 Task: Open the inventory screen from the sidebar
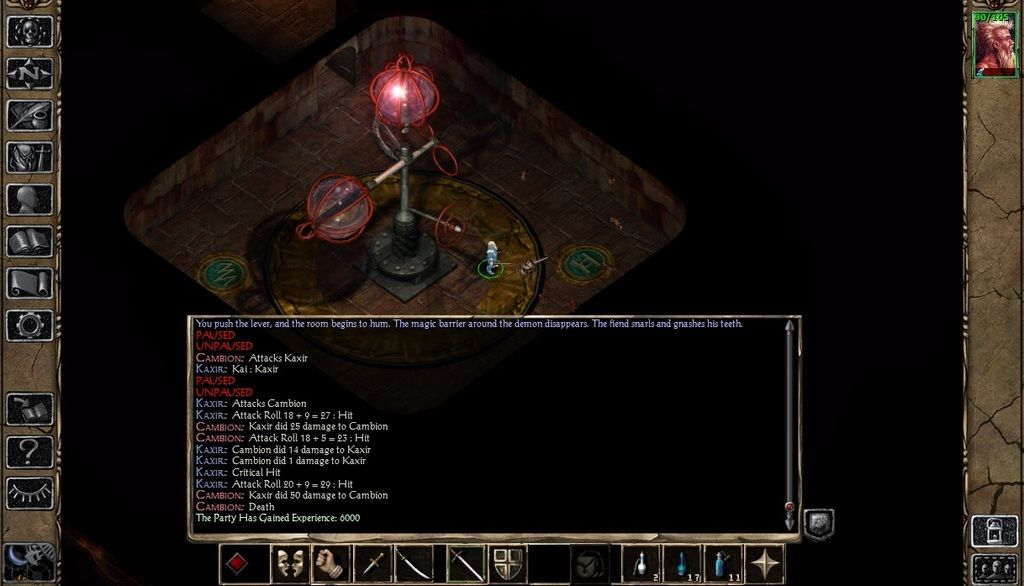click(30, 157)
